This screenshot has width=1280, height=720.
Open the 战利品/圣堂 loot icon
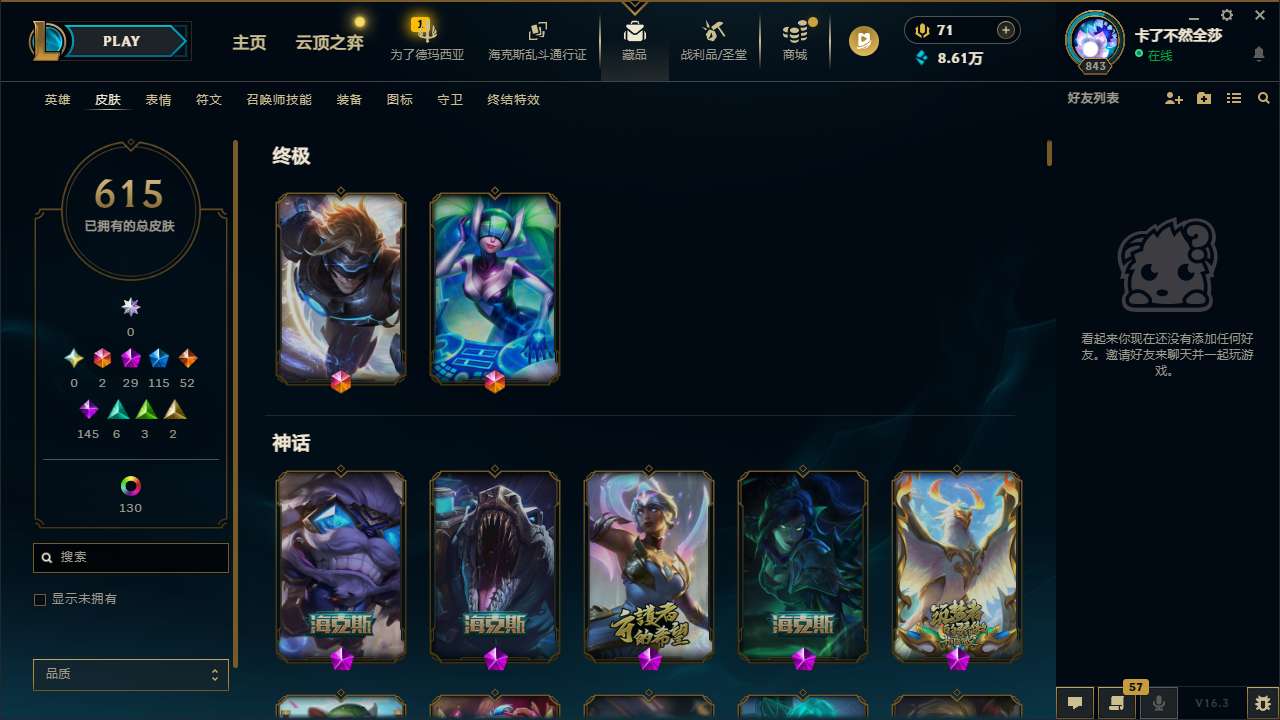713,36
